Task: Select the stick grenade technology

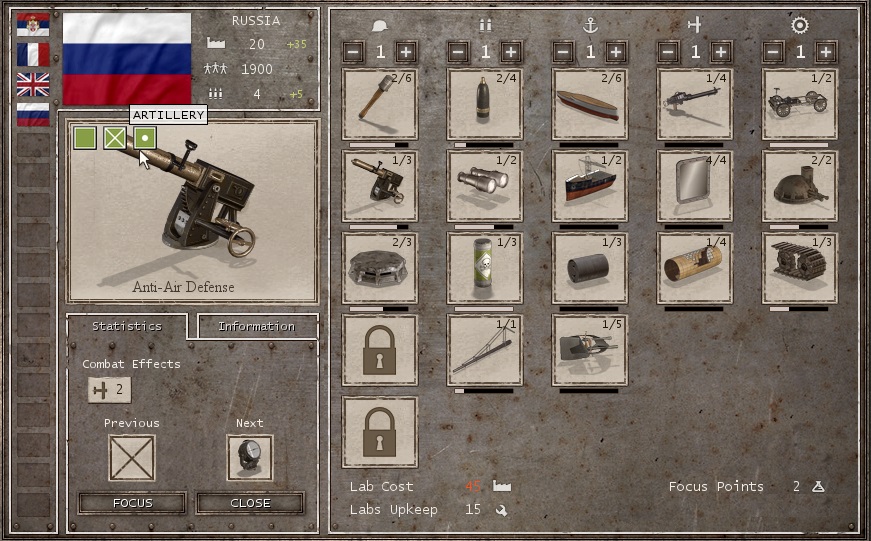Action: coord(380,104)
